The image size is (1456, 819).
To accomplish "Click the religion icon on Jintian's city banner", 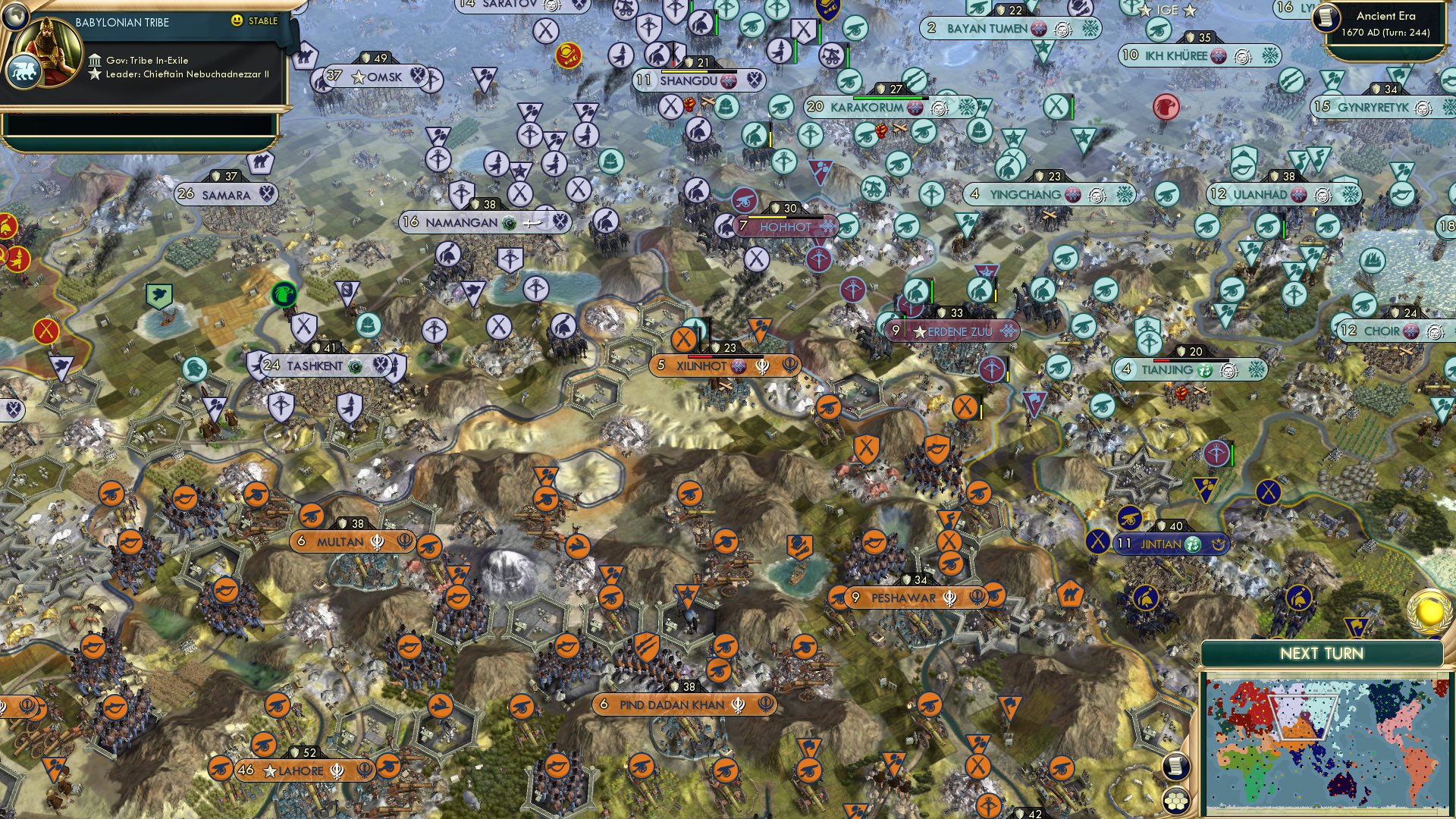I will pyautogui.click(x=1193, y=544).
